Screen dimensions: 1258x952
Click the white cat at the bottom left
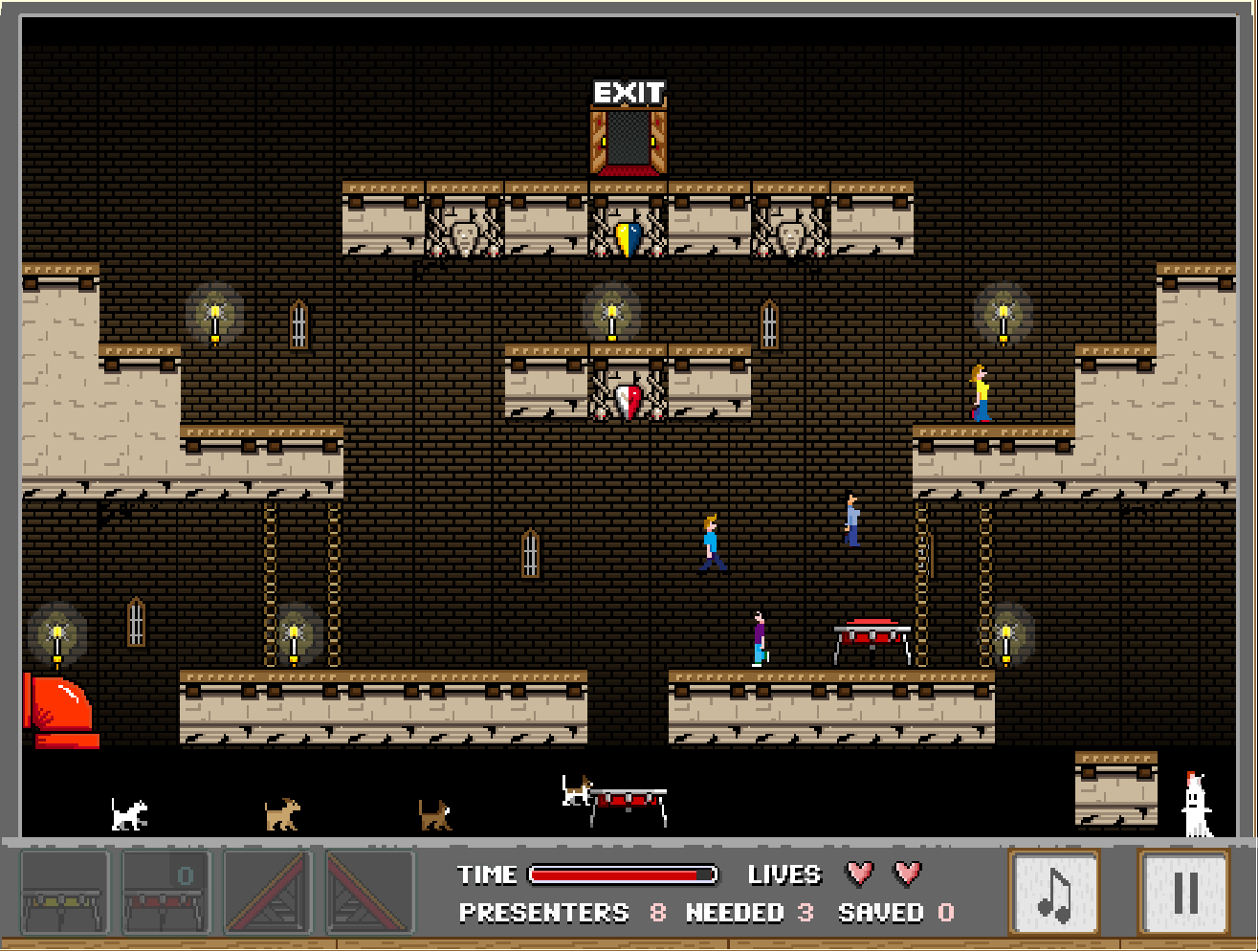pyautogui.click(x=127, y=812)
